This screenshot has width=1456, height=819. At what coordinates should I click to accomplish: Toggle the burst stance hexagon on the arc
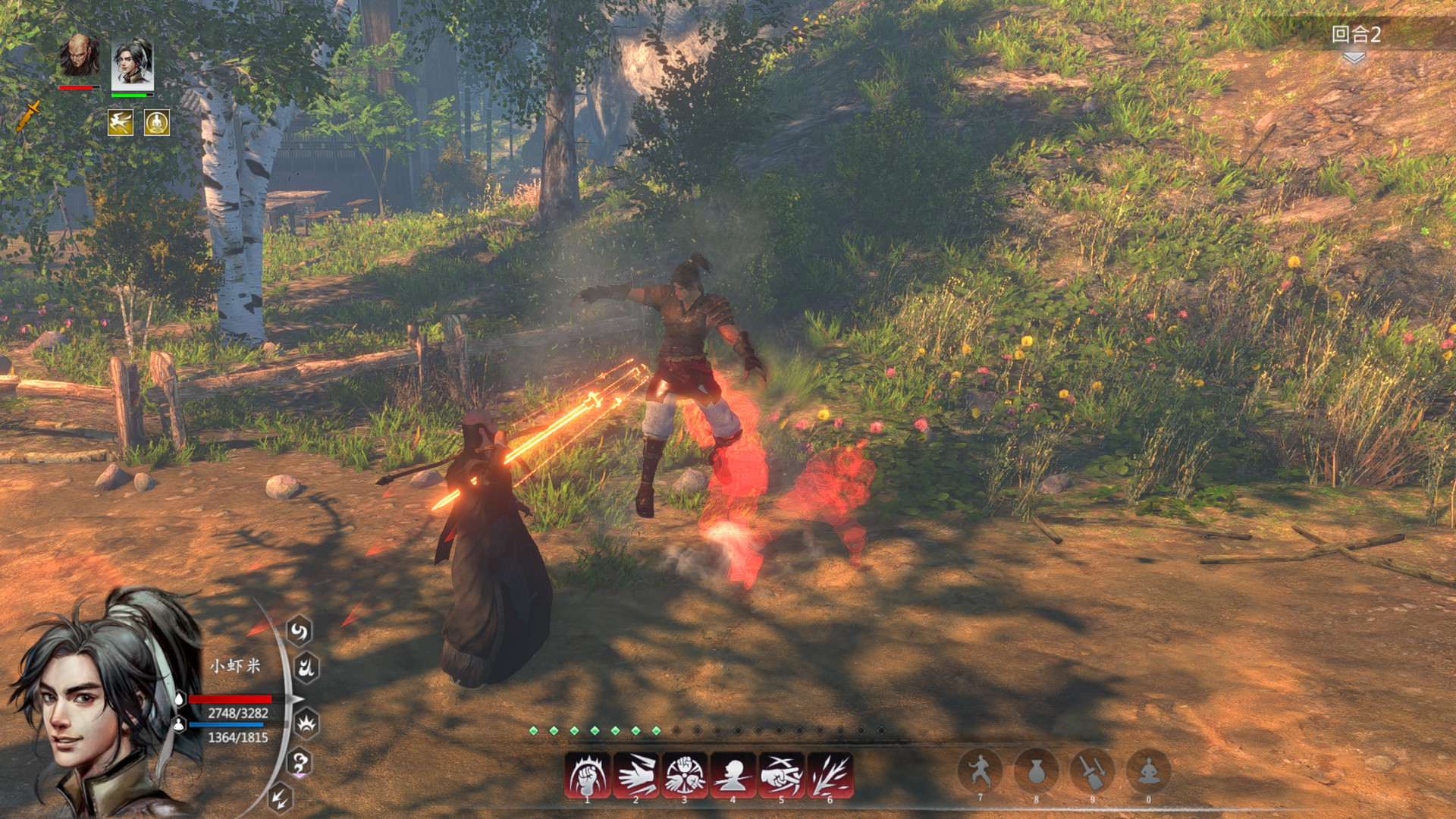306,724
